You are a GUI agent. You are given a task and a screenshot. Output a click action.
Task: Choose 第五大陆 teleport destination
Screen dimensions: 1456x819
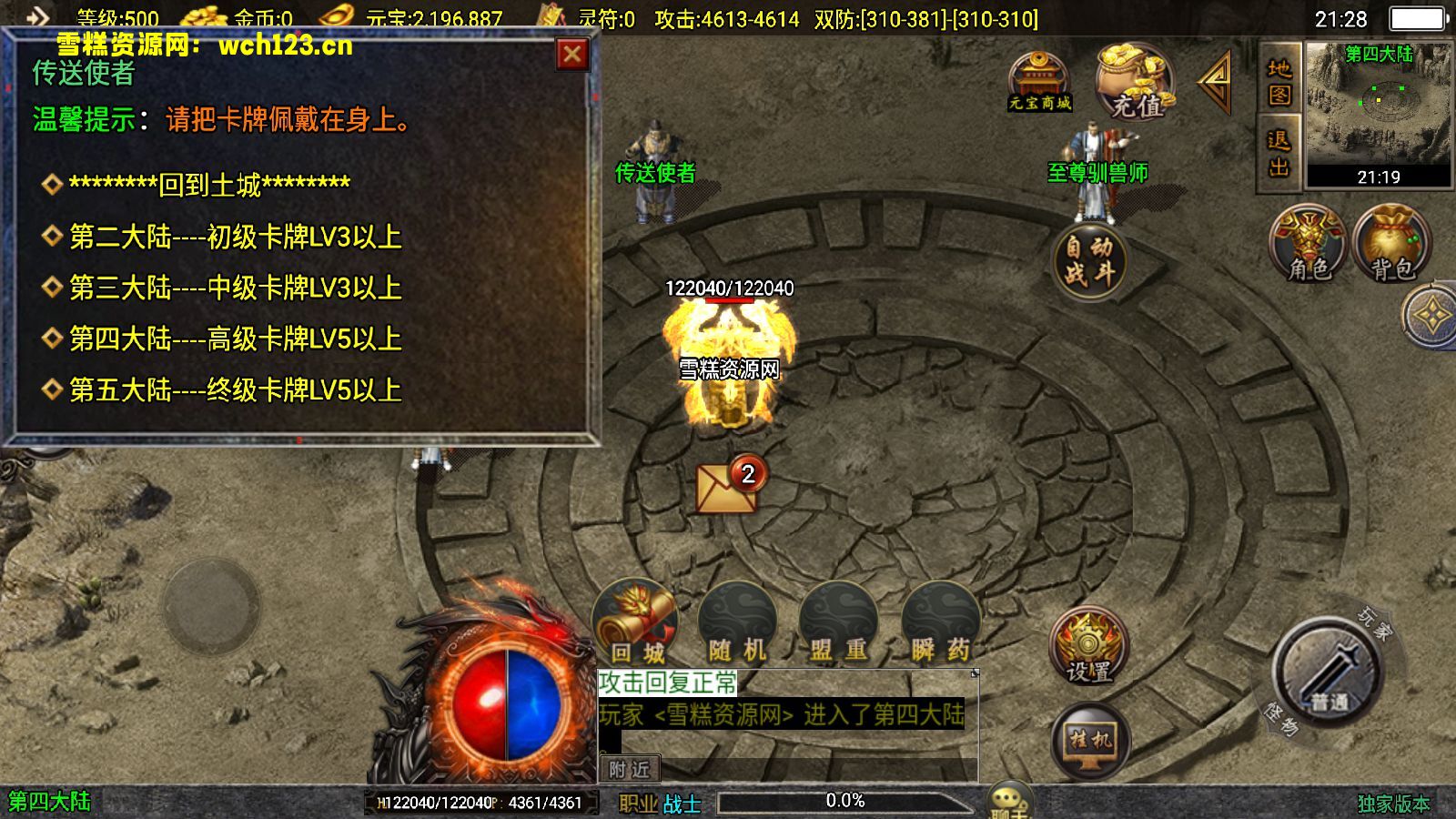click(x=235, y=390)
